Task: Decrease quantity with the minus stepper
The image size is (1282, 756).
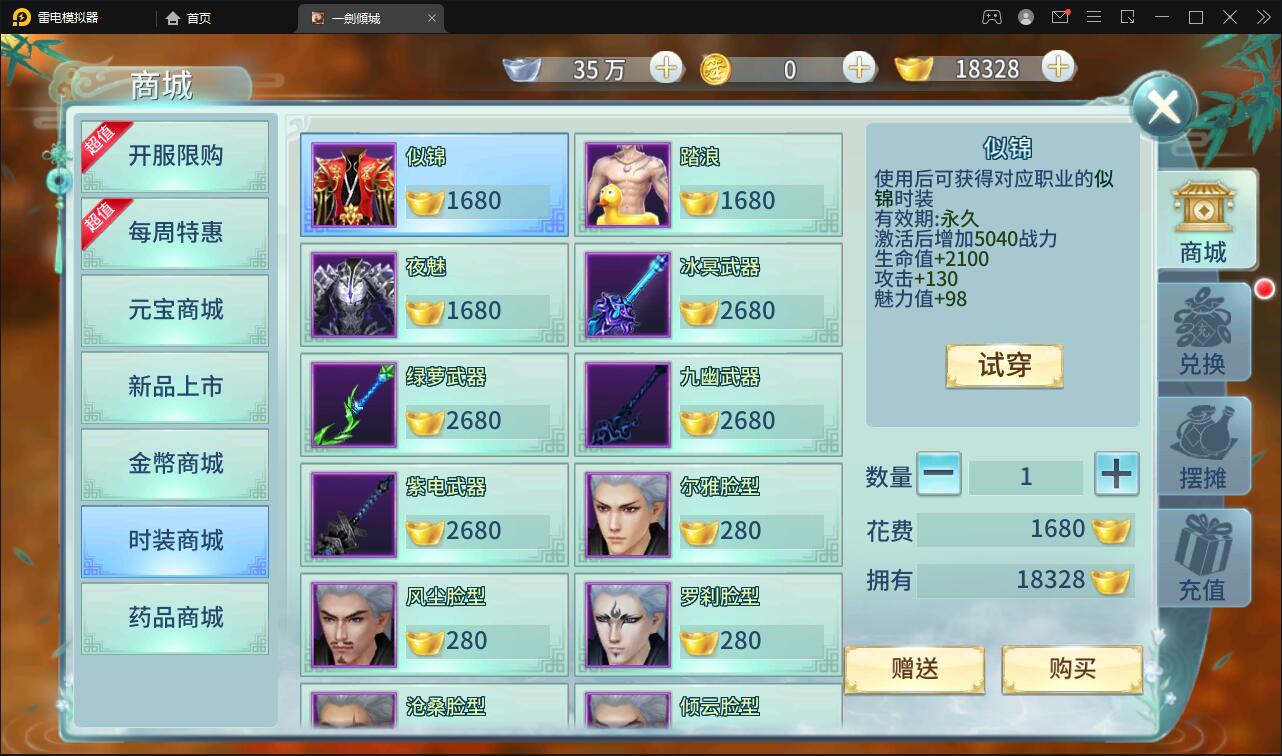Action: pos(938,474)
